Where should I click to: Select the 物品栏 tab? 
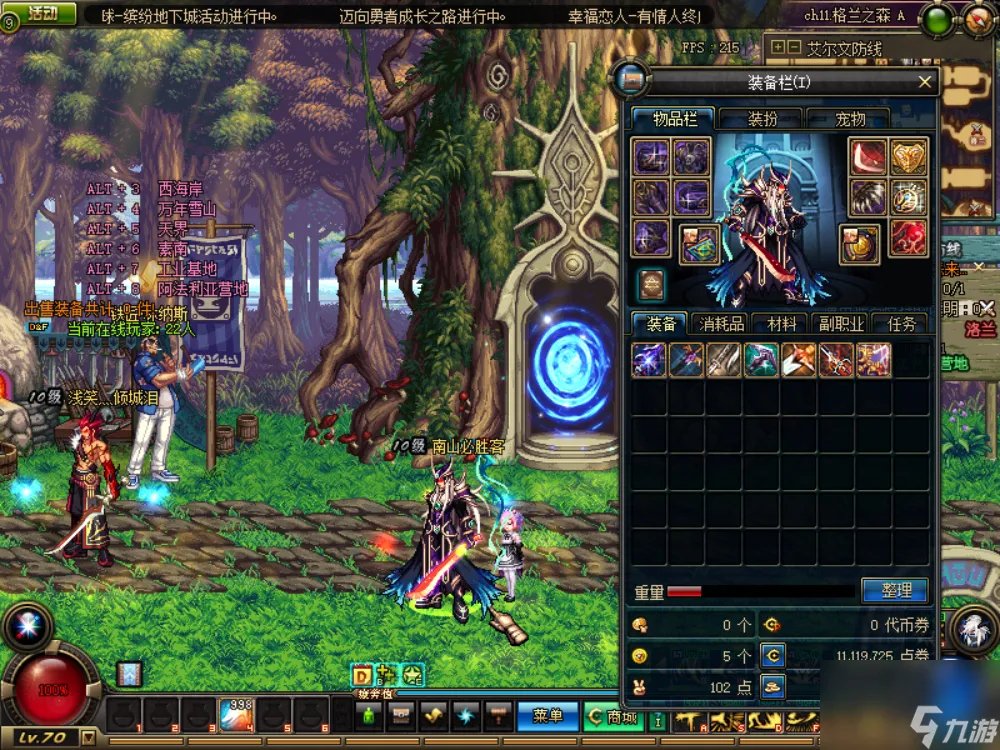click(674, 119)
